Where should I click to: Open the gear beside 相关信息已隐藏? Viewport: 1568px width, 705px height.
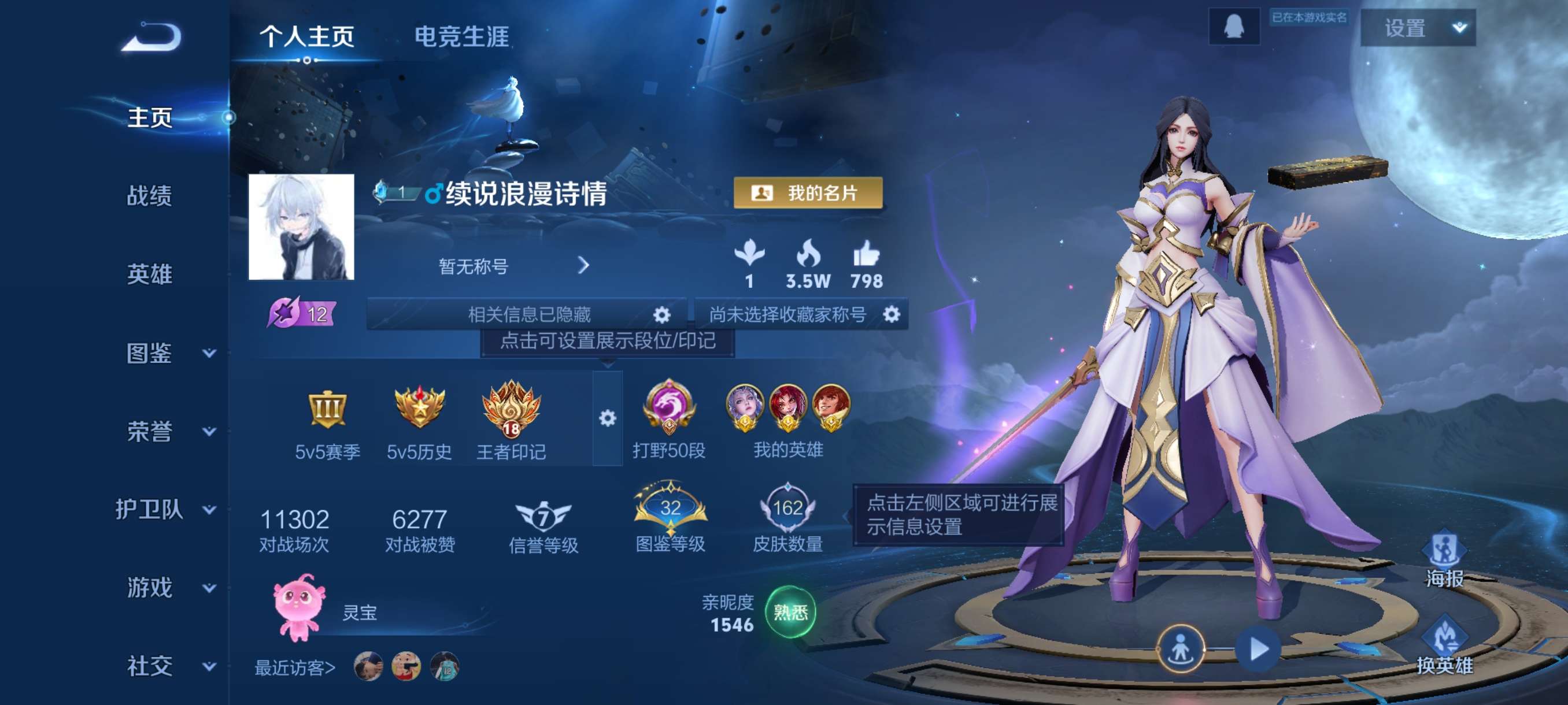[661, 314]
